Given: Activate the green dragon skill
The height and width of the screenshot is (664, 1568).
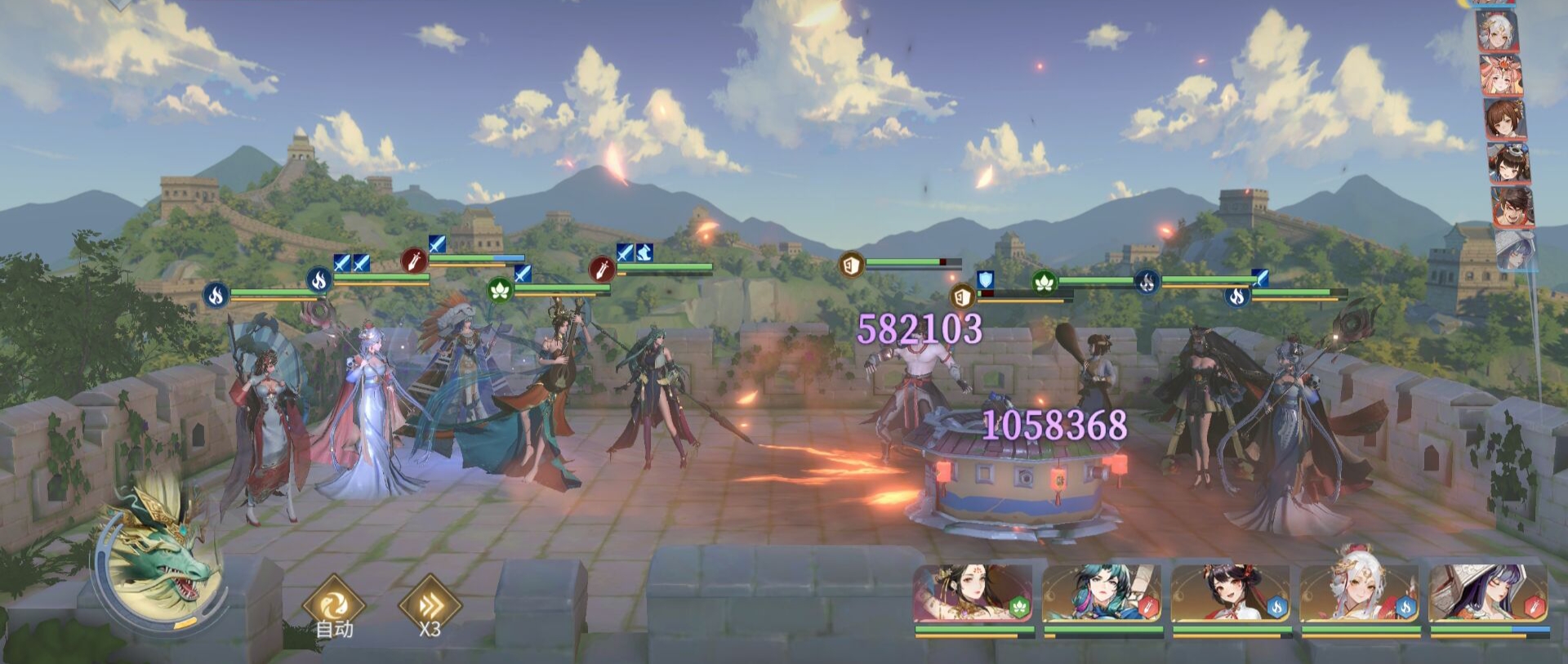Looking at the screenshot, I should [160, 556].
